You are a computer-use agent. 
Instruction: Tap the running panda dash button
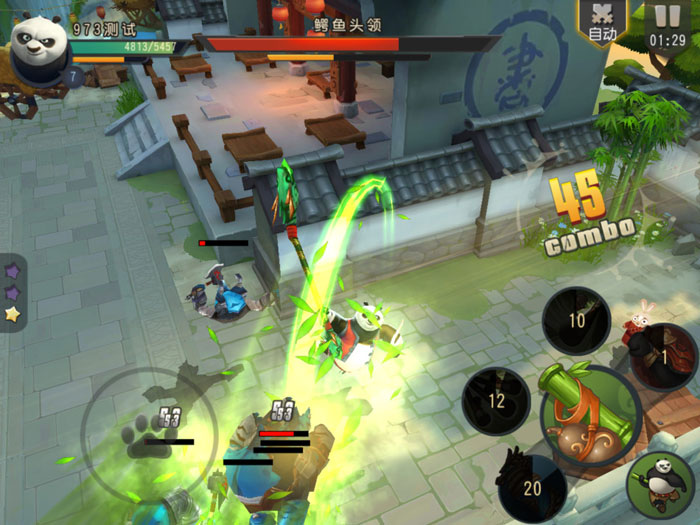661,485
